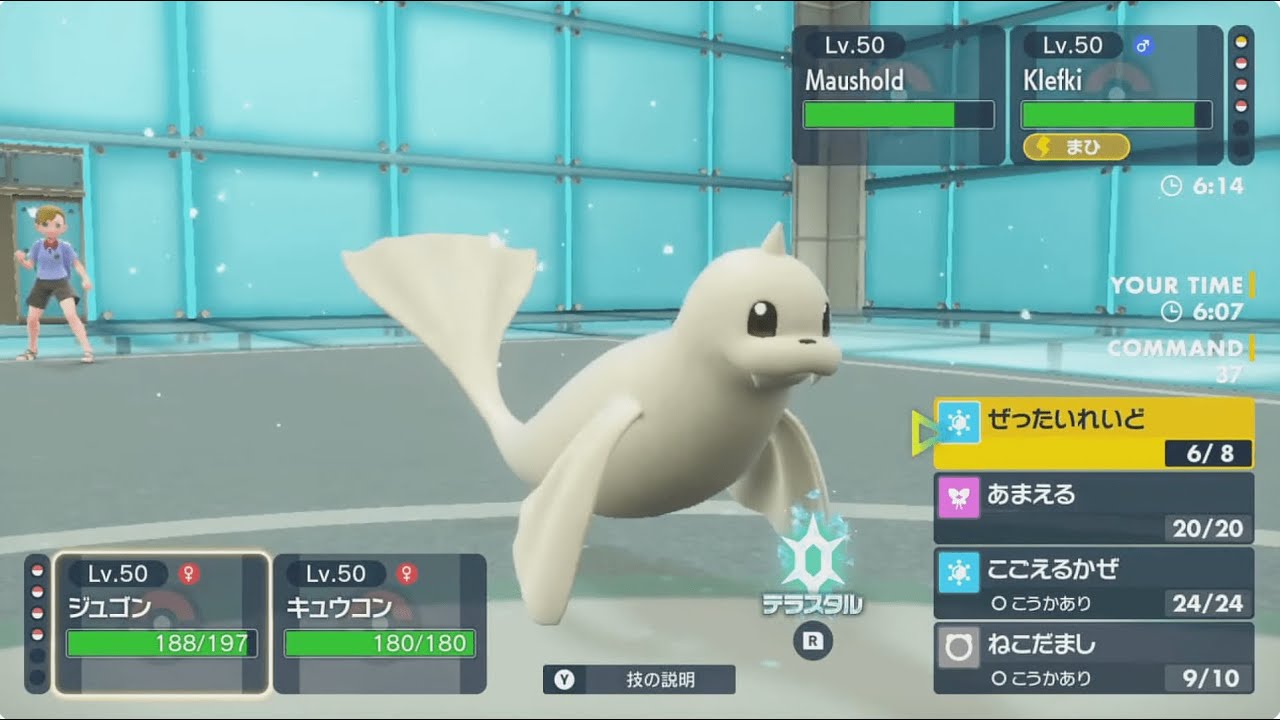Click the female gender symbol on キュウコン
Screen dimensions: 1280x720
click(x=405, y=574)
